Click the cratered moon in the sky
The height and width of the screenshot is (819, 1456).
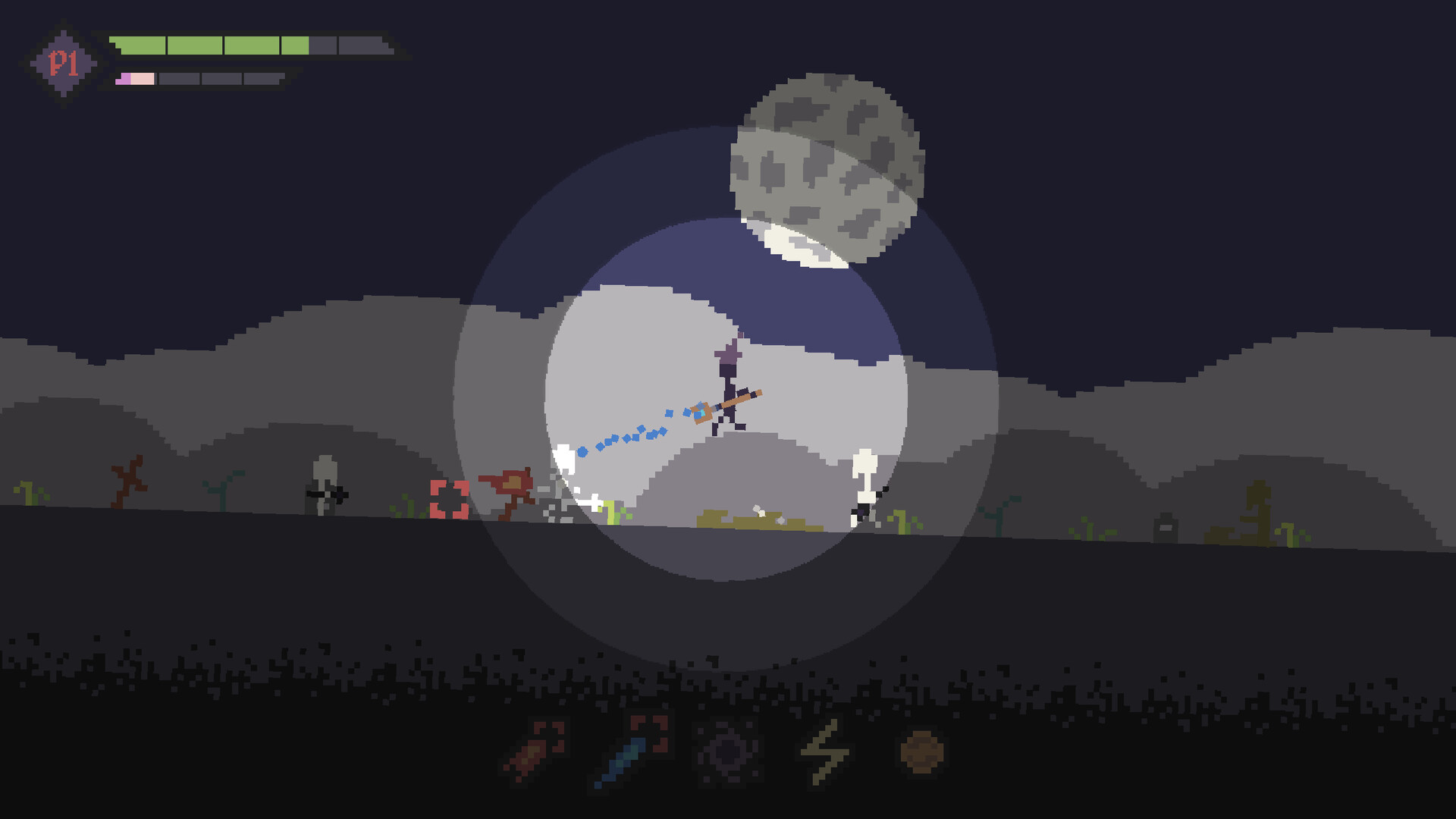827,171
